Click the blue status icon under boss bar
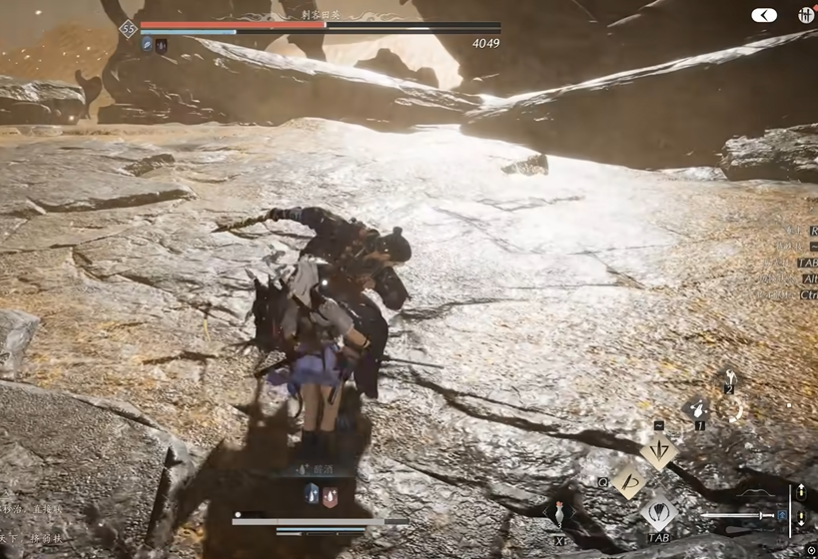Viewport: 818px width, 559px height. point(147,44)
